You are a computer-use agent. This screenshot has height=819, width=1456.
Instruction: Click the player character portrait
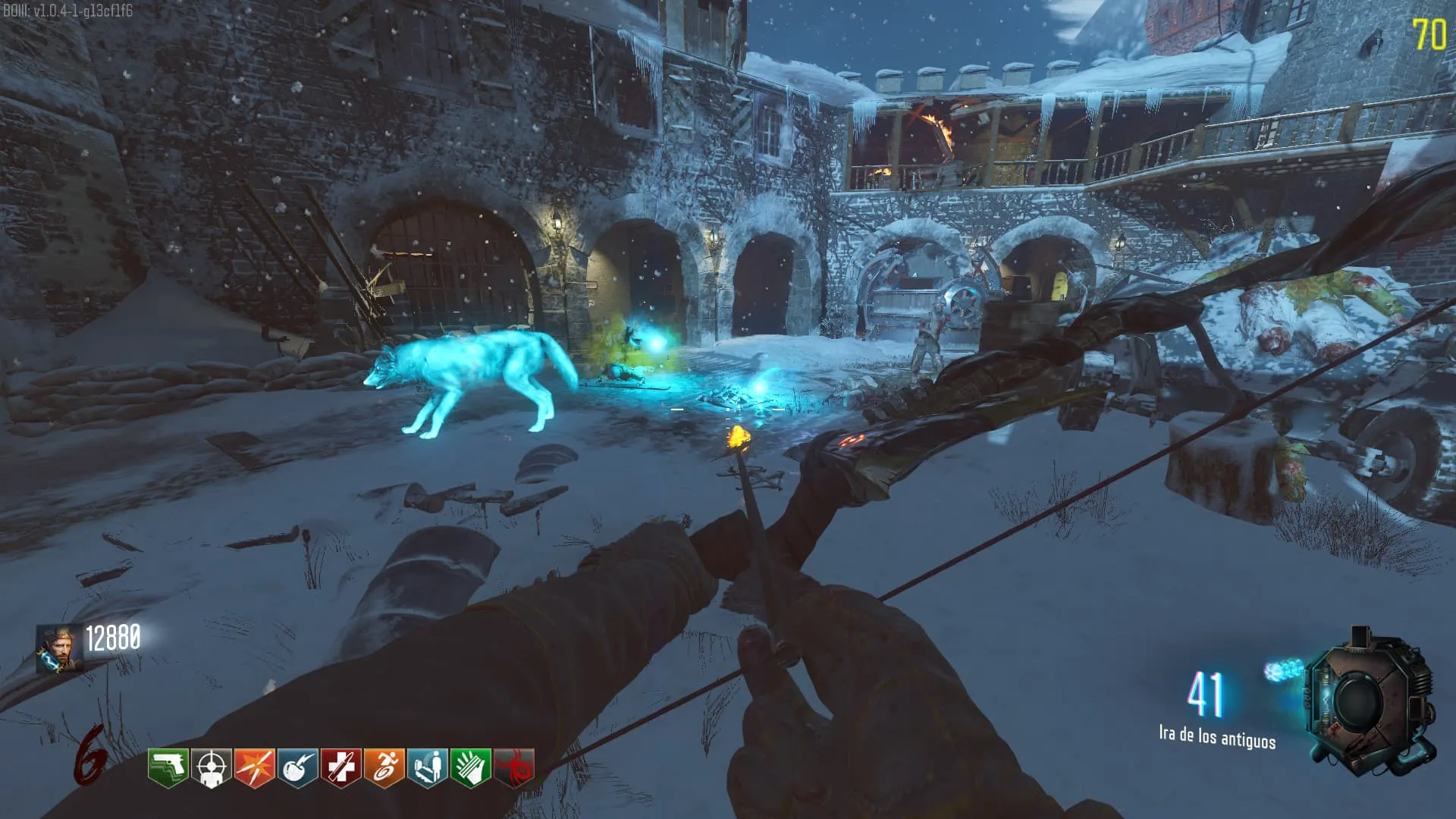pyautogui.click(x=60, y=648)
